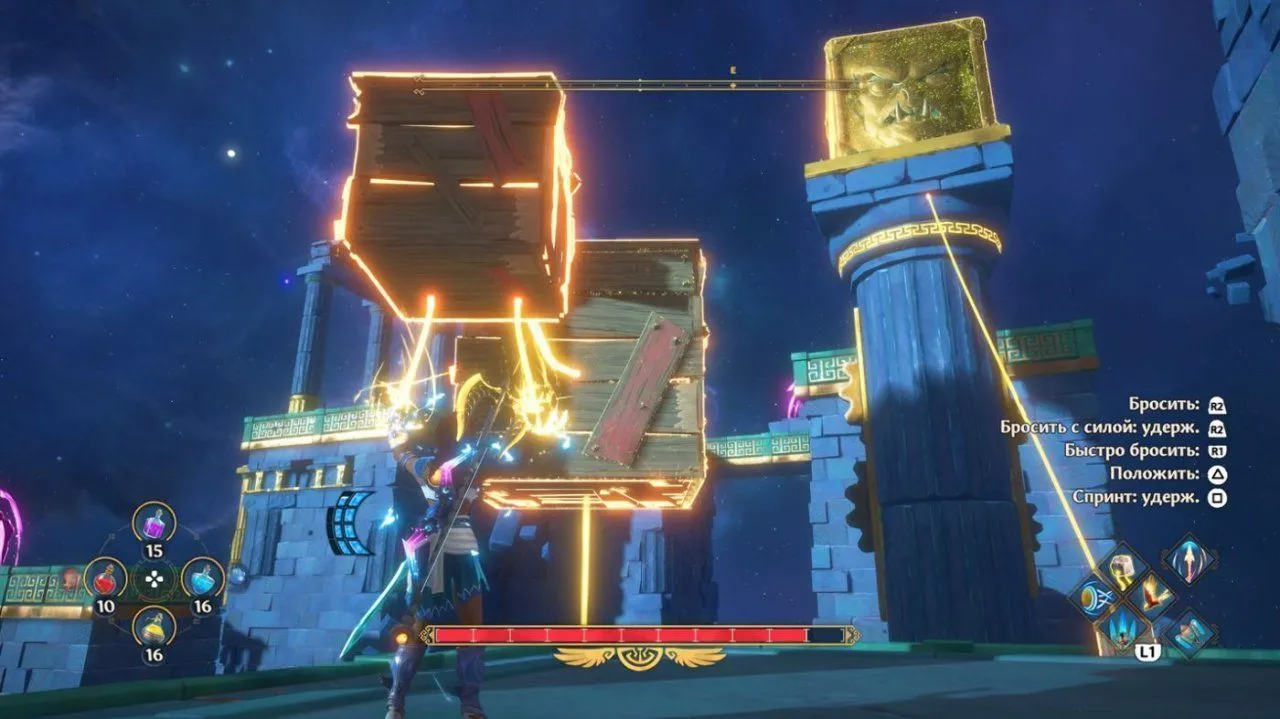
Task: Select the purple potion with 15 charges
Action: tap(154, 522)
